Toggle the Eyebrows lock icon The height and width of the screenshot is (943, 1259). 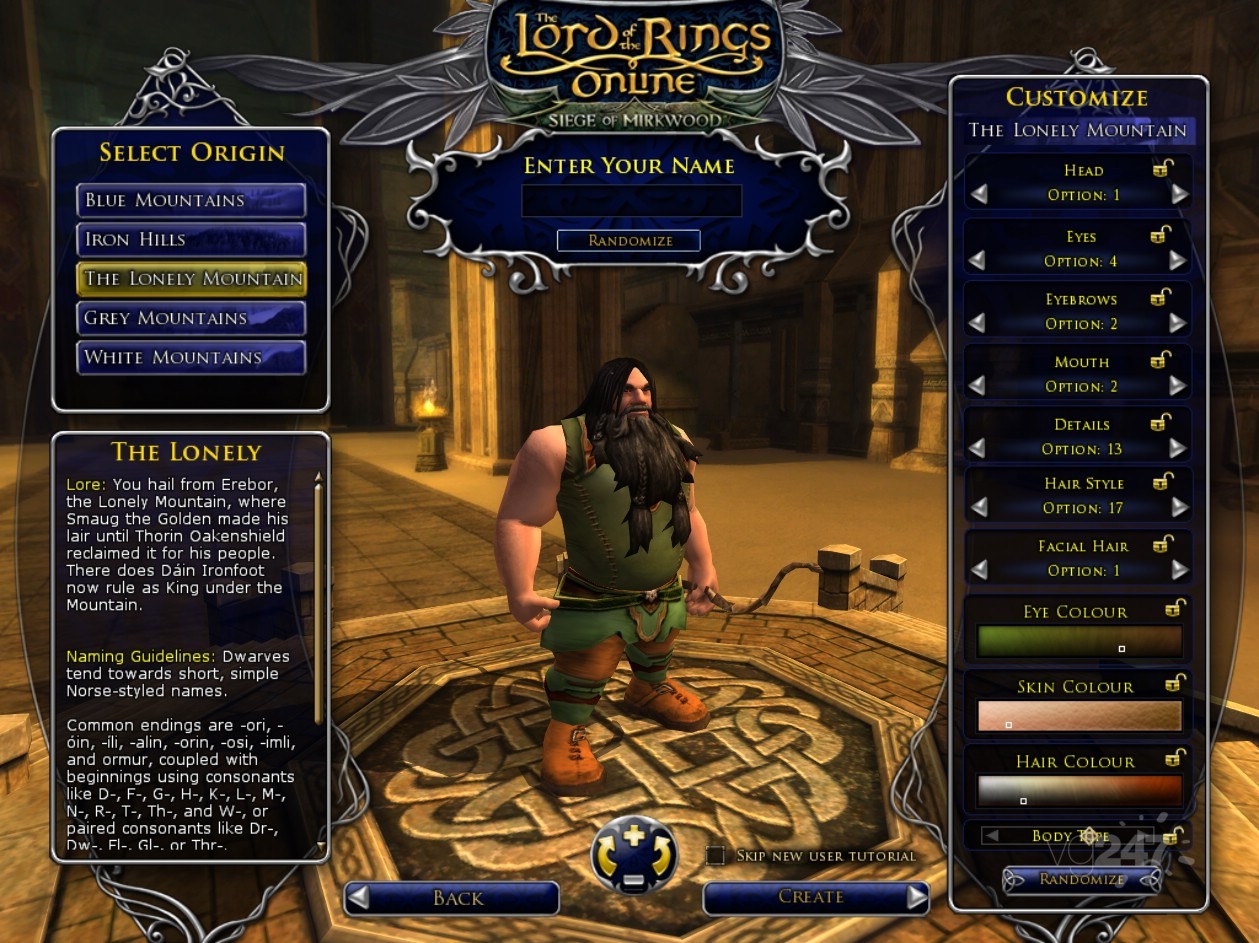pyautogui.click(x=1162, y=297)
